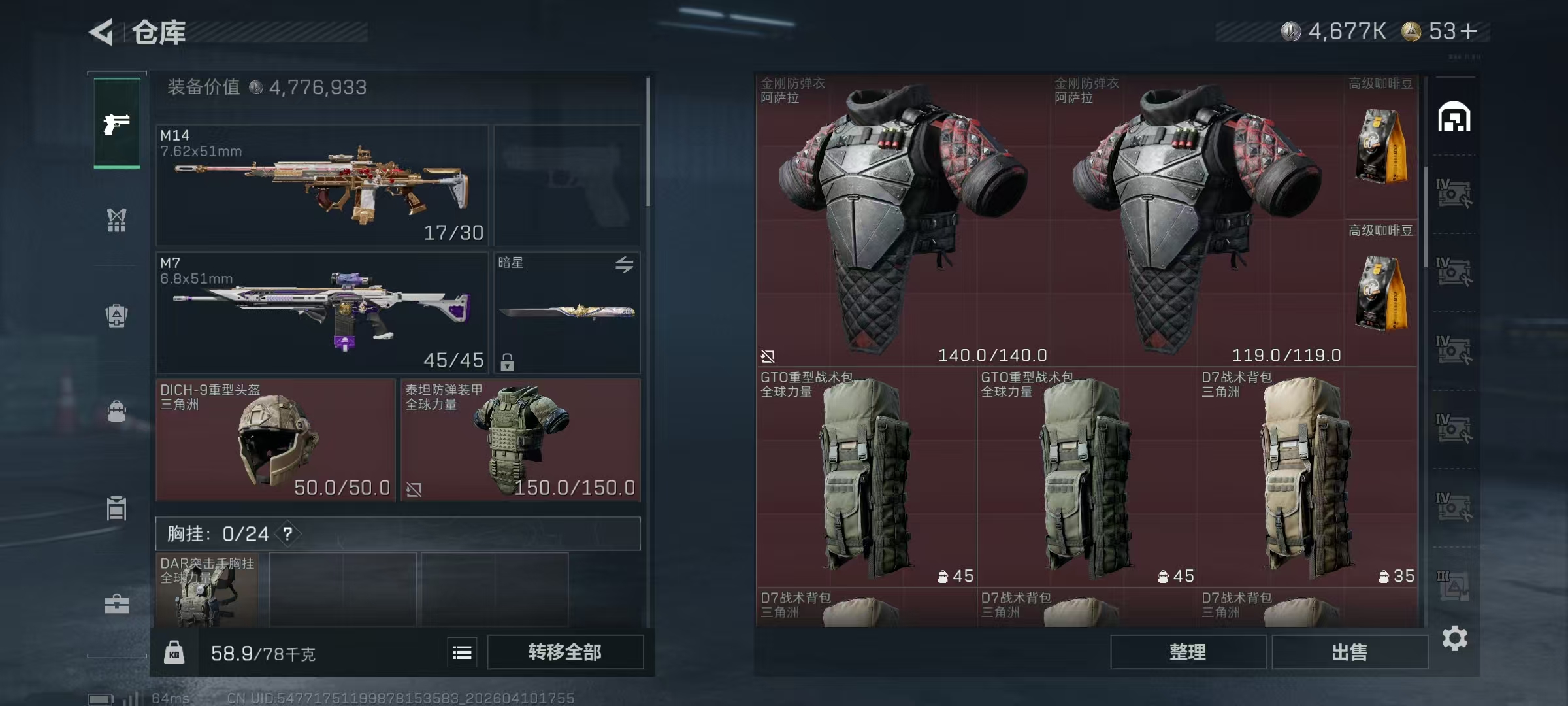Go back from the 仓库 warehouse screen

[x=103, y=32]
